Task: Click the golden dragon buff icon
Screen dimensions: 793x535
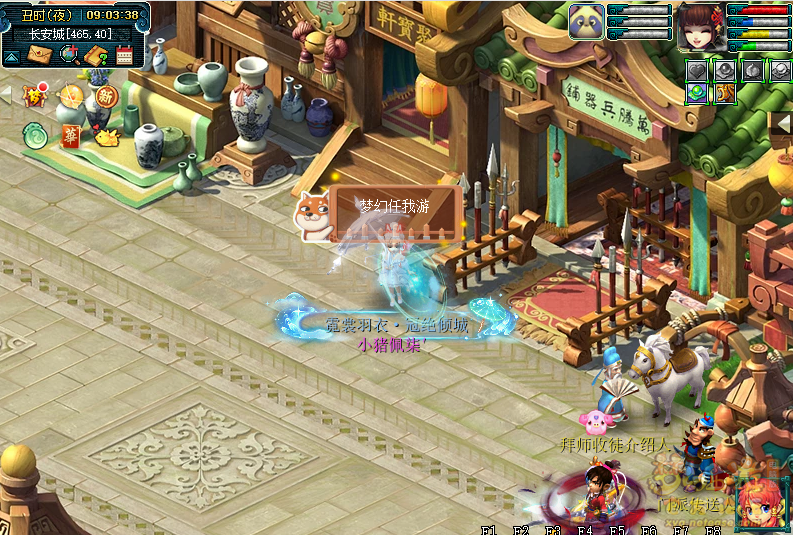Action: click(x=723, y=93)
